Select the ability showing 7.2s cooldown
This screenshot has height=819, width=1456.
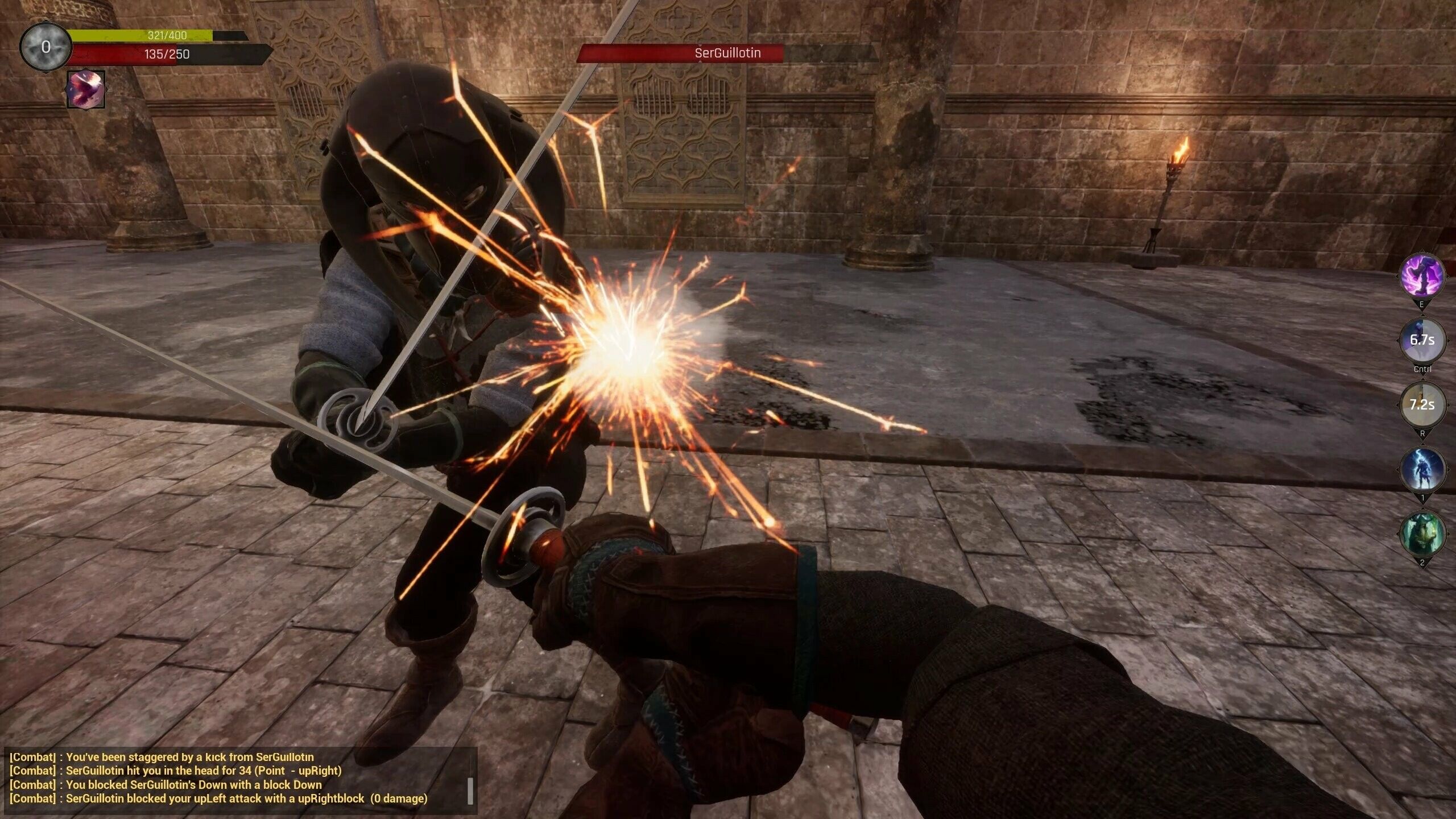point(1422,405)
